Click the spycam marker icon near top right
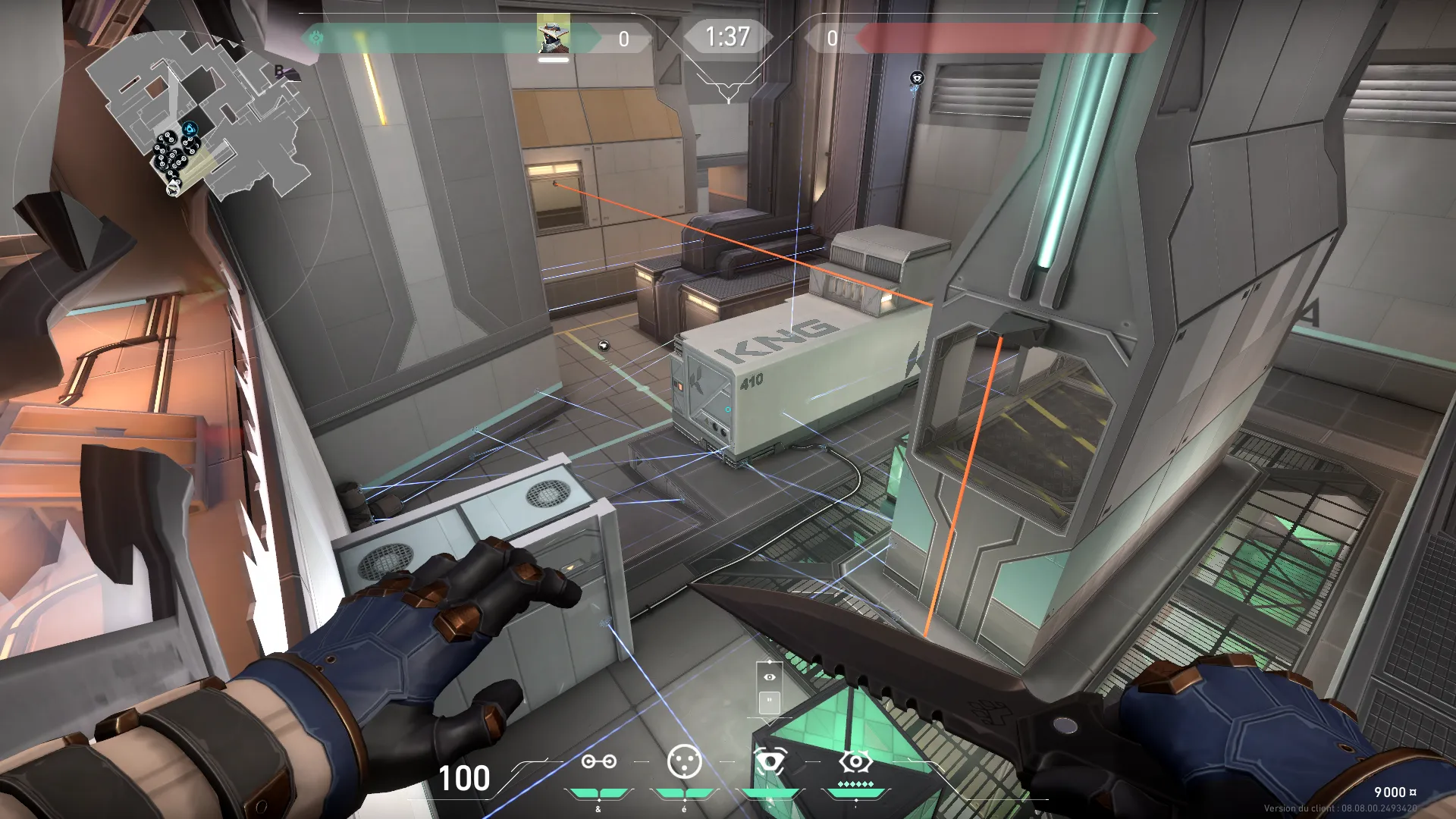Image resolution: width=1456 pixels, height=819 pixels. (917, 78)
